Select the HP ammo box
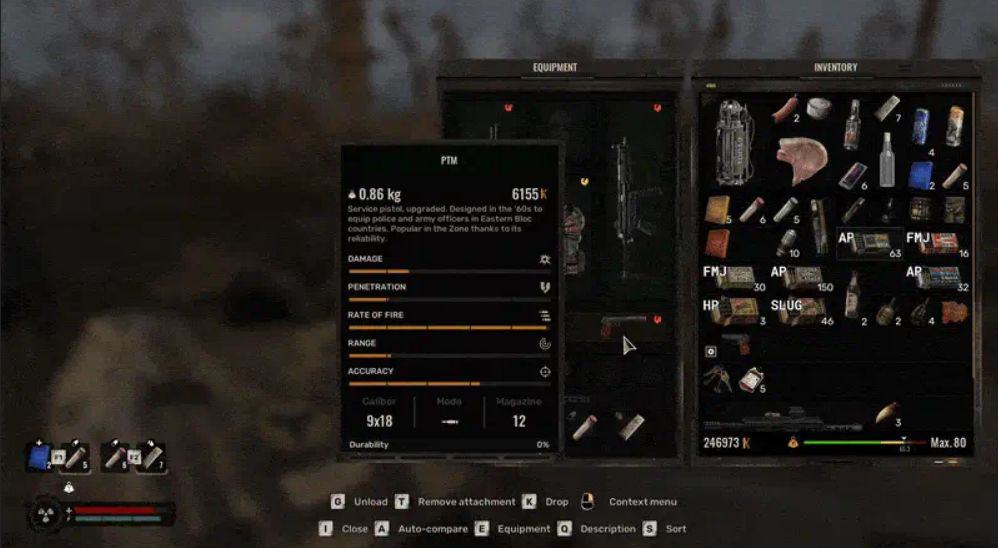The height and width of the screenshot is (548, 998). pyautogui.click(x=733, y=310)
